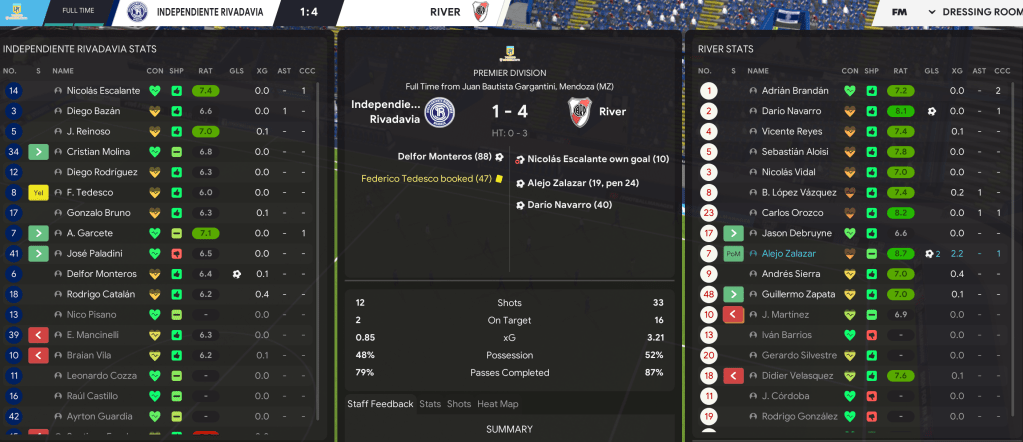Select Alejo Zalazar in River stats
Screen dimensions: 1023x442
pos(790,254)
